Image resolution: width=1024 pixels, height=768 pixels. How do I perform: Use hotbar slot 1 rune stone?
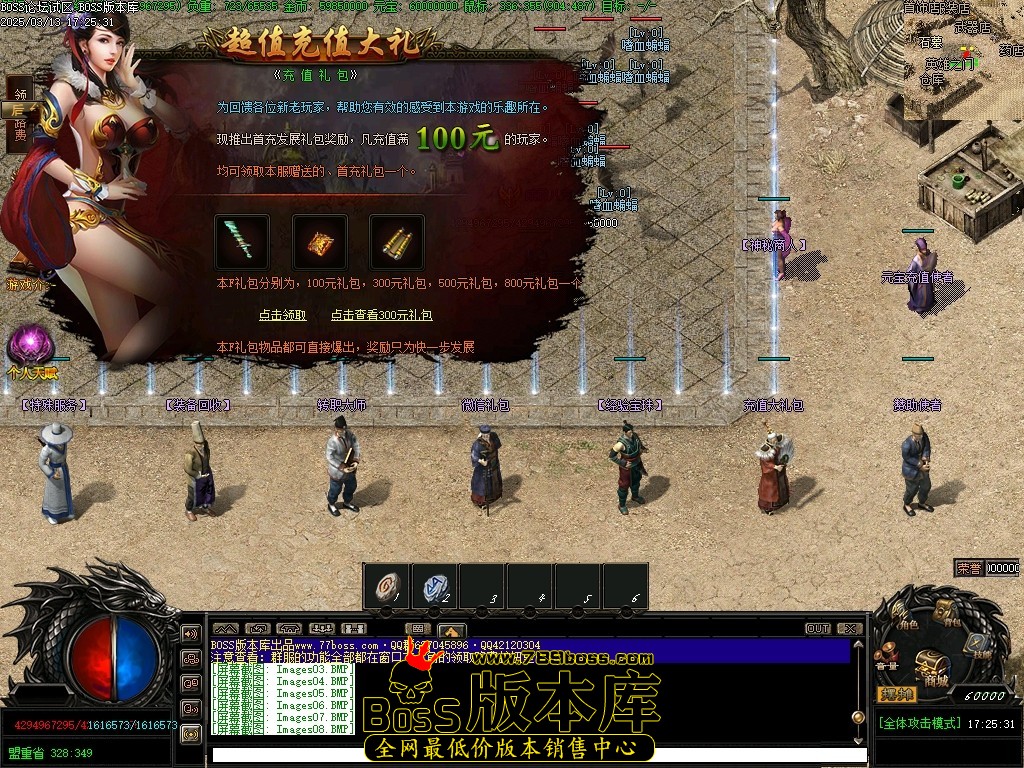pos(386,587)
